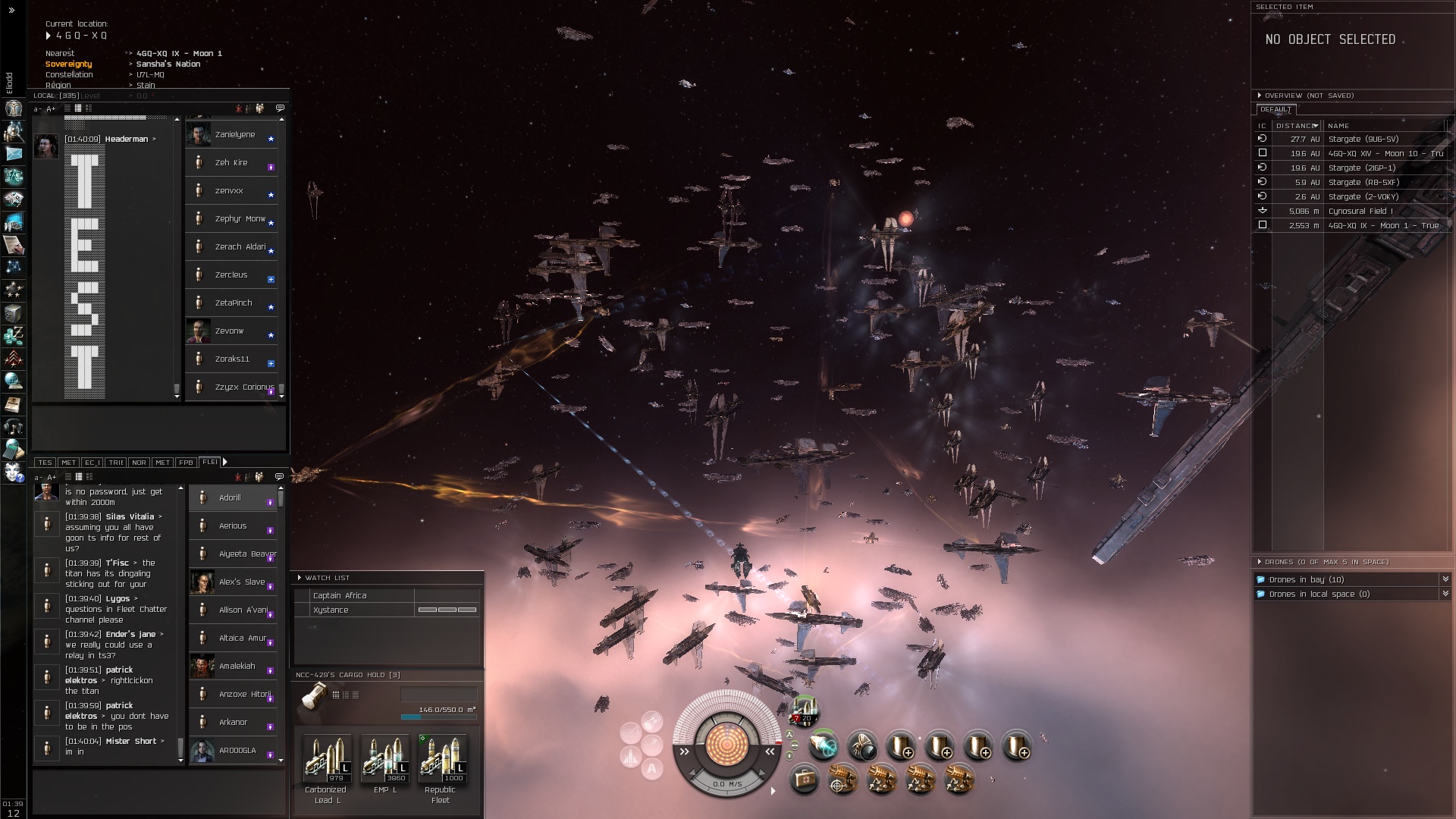This screenshot has width=1456, height=819.
Task: Expand Drones in bay group
Action: click(1445, 579)
